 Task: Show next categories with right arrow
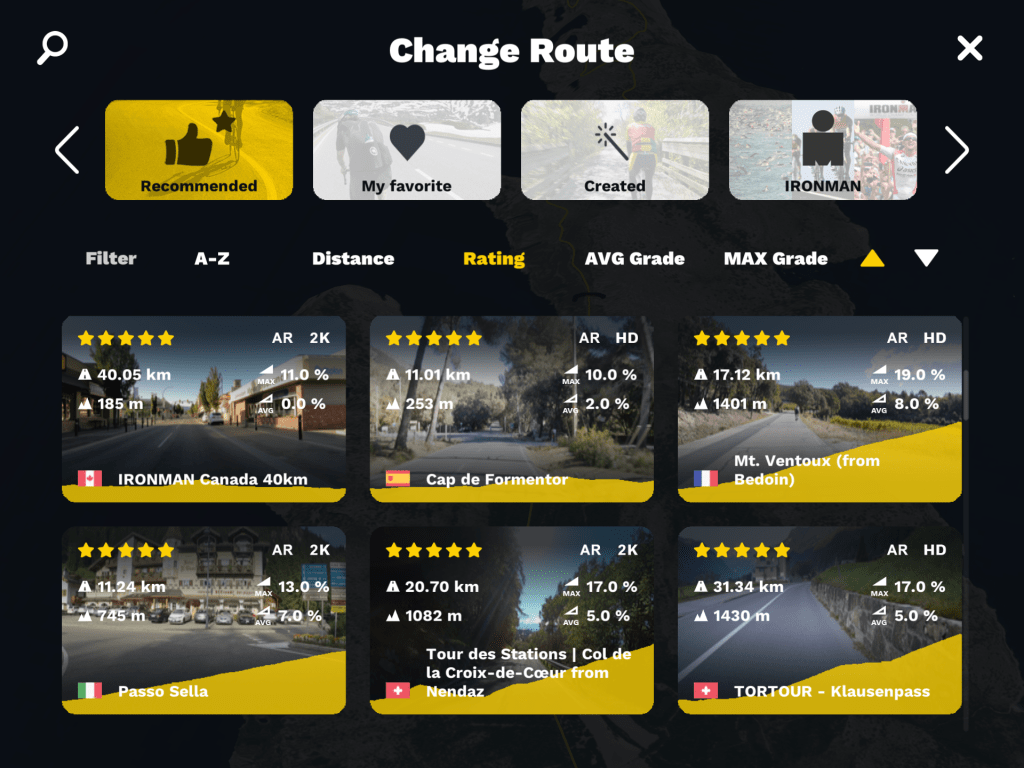(957, 150)
